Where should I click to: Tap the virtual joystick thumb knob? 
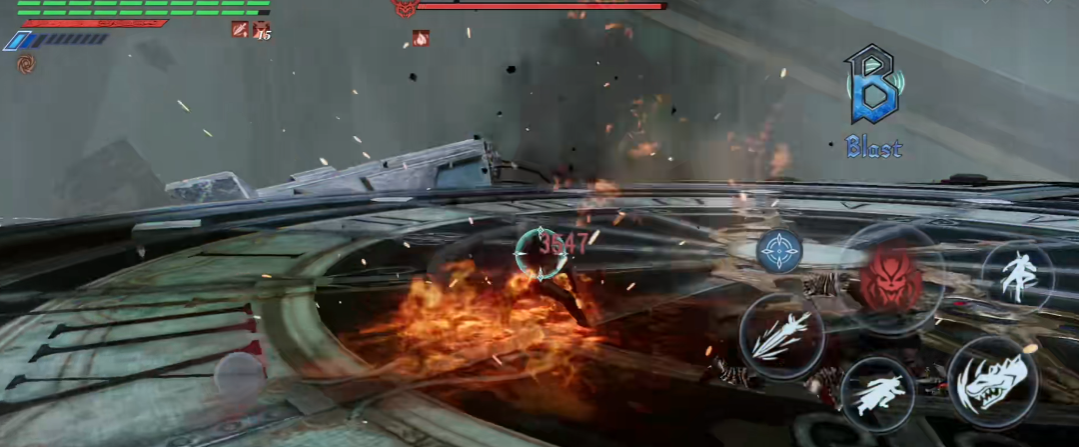pos(240,377)
